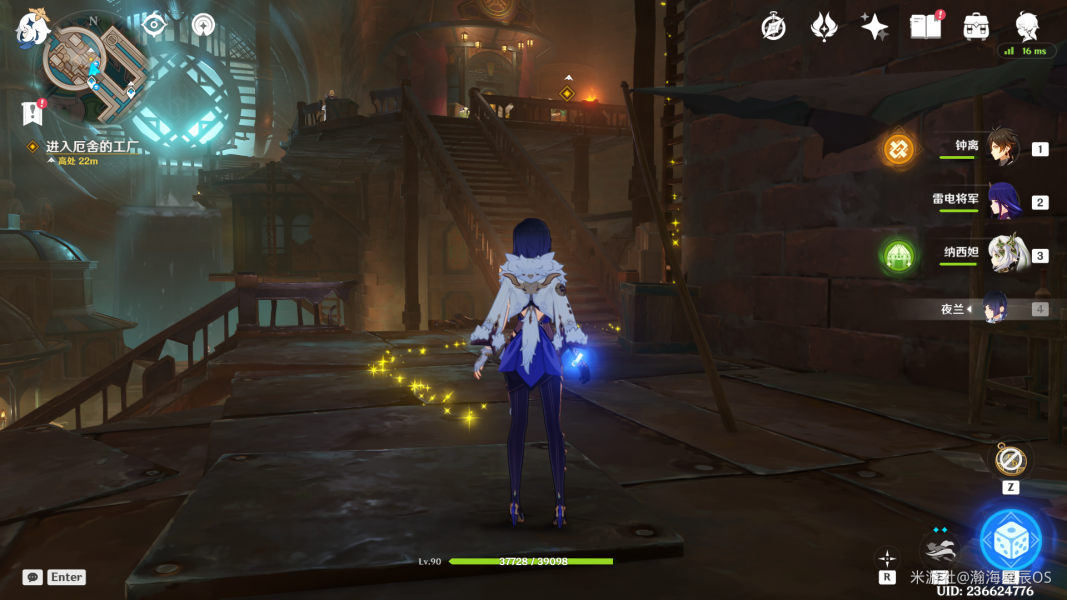
Task: Switch to party member 雷电将军
Action: (x=1003, y=201)
